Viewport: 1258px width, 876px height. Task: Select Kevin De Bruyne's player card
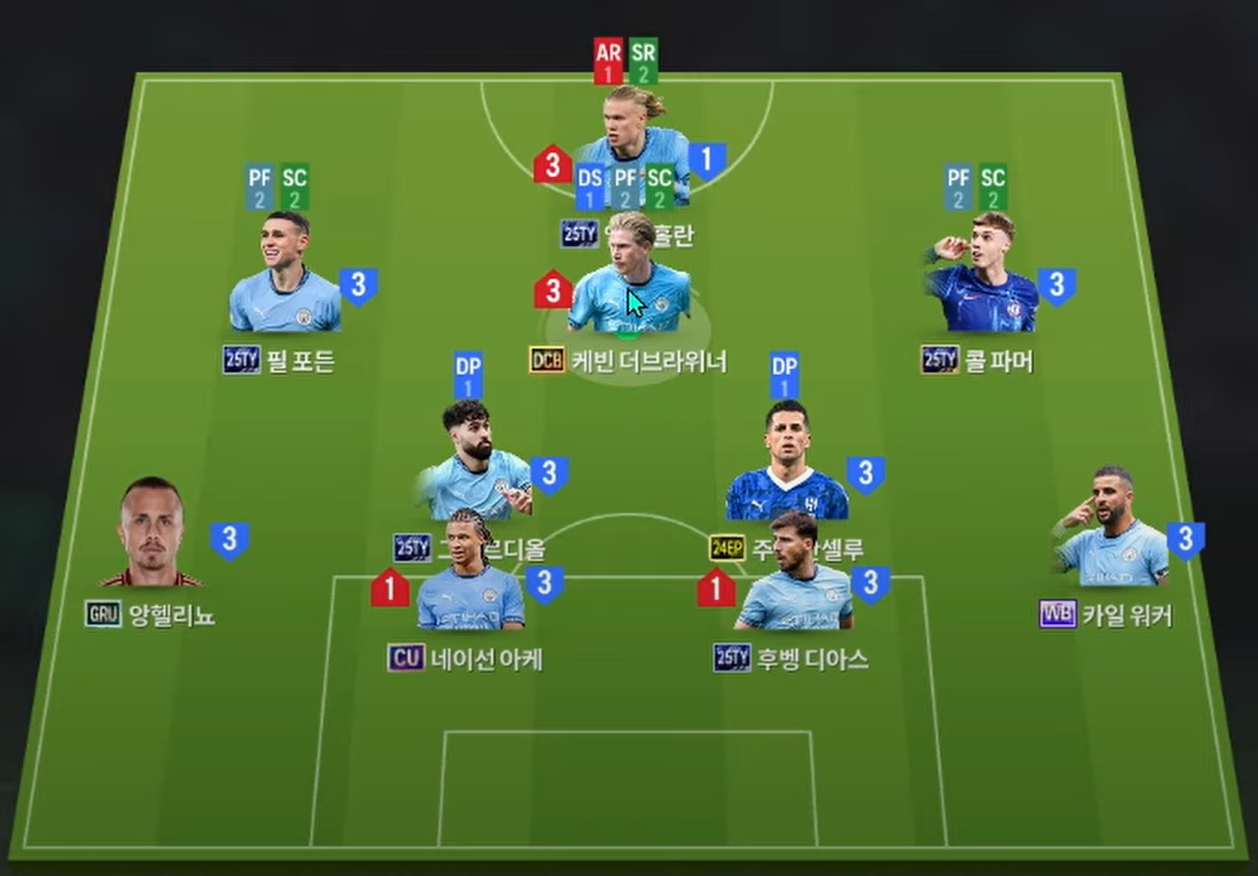(x=628, y=280)
